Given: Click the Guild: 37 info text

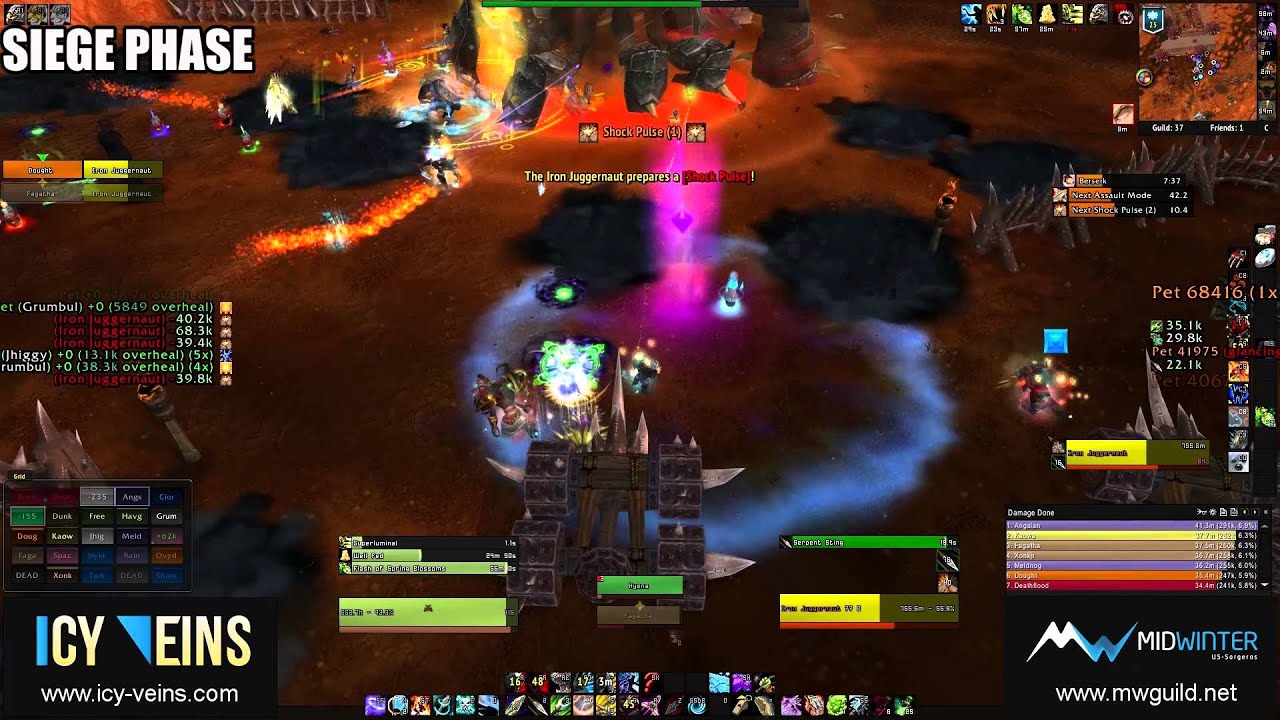Looking at the screenshot, I should [1168, 128].
